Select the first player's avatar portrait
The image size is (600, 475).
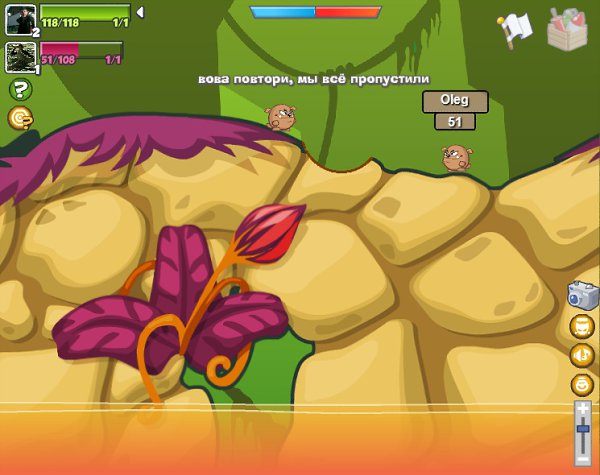point(20,19)
